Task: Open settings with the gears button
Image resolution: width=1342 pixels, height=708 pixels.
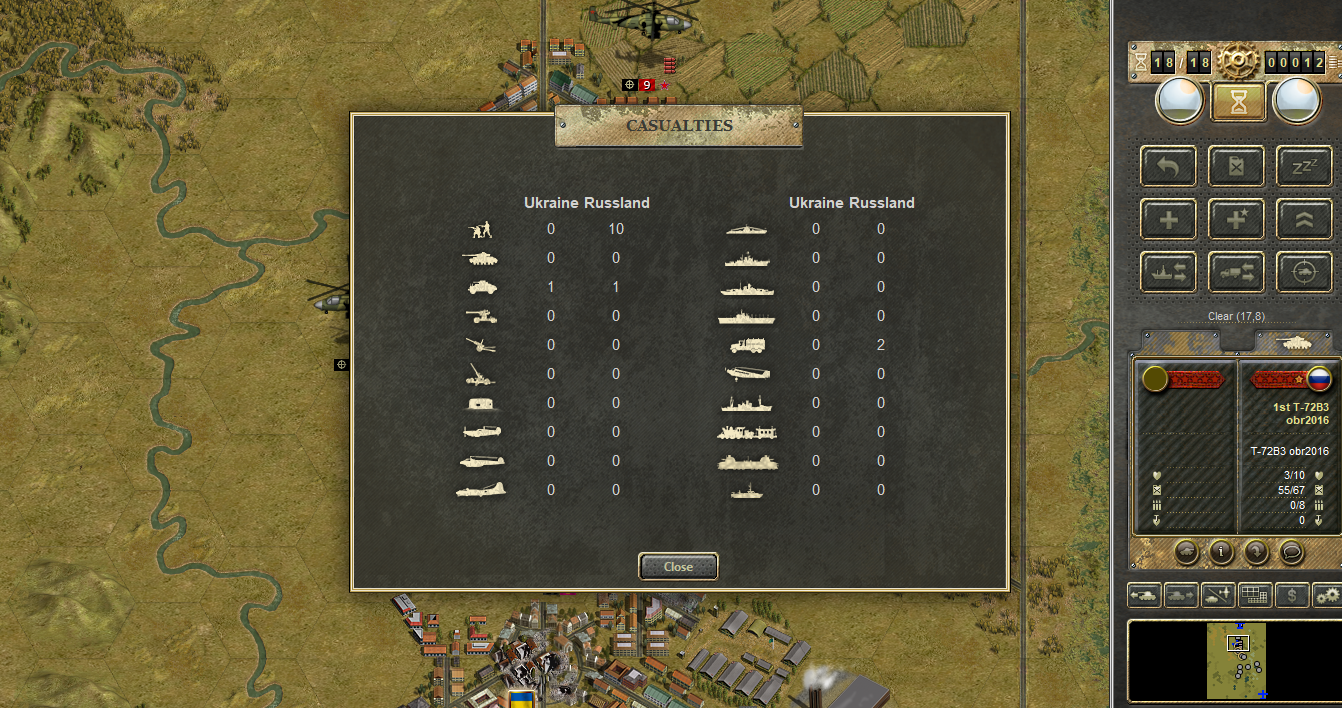Action: click(x=1328, y=595)
